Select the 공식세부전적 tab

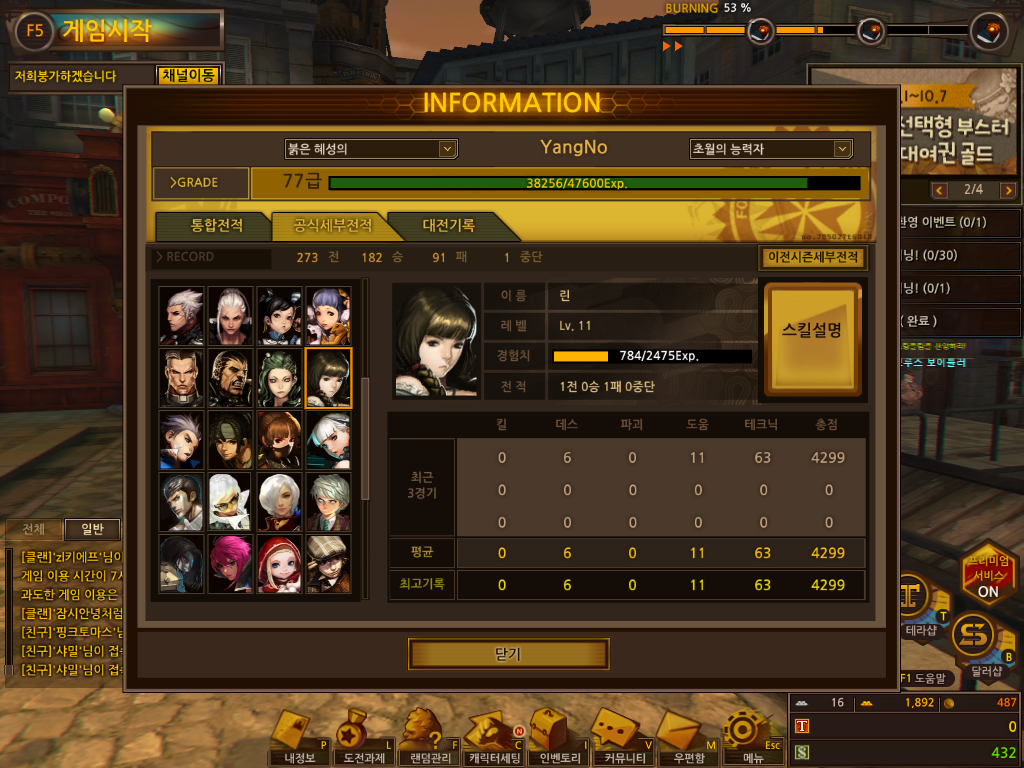point(332,225)
